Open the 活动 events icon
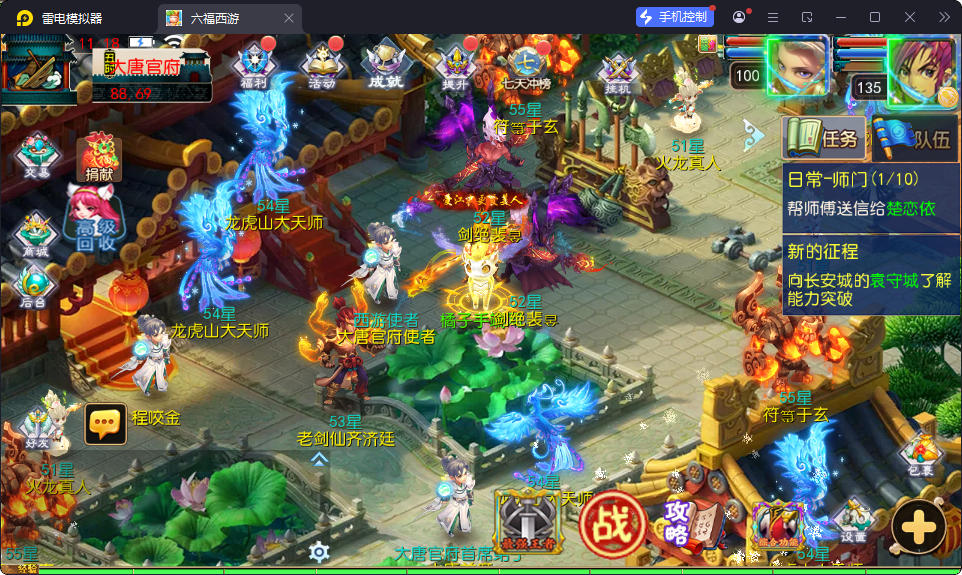 (322, 66)
